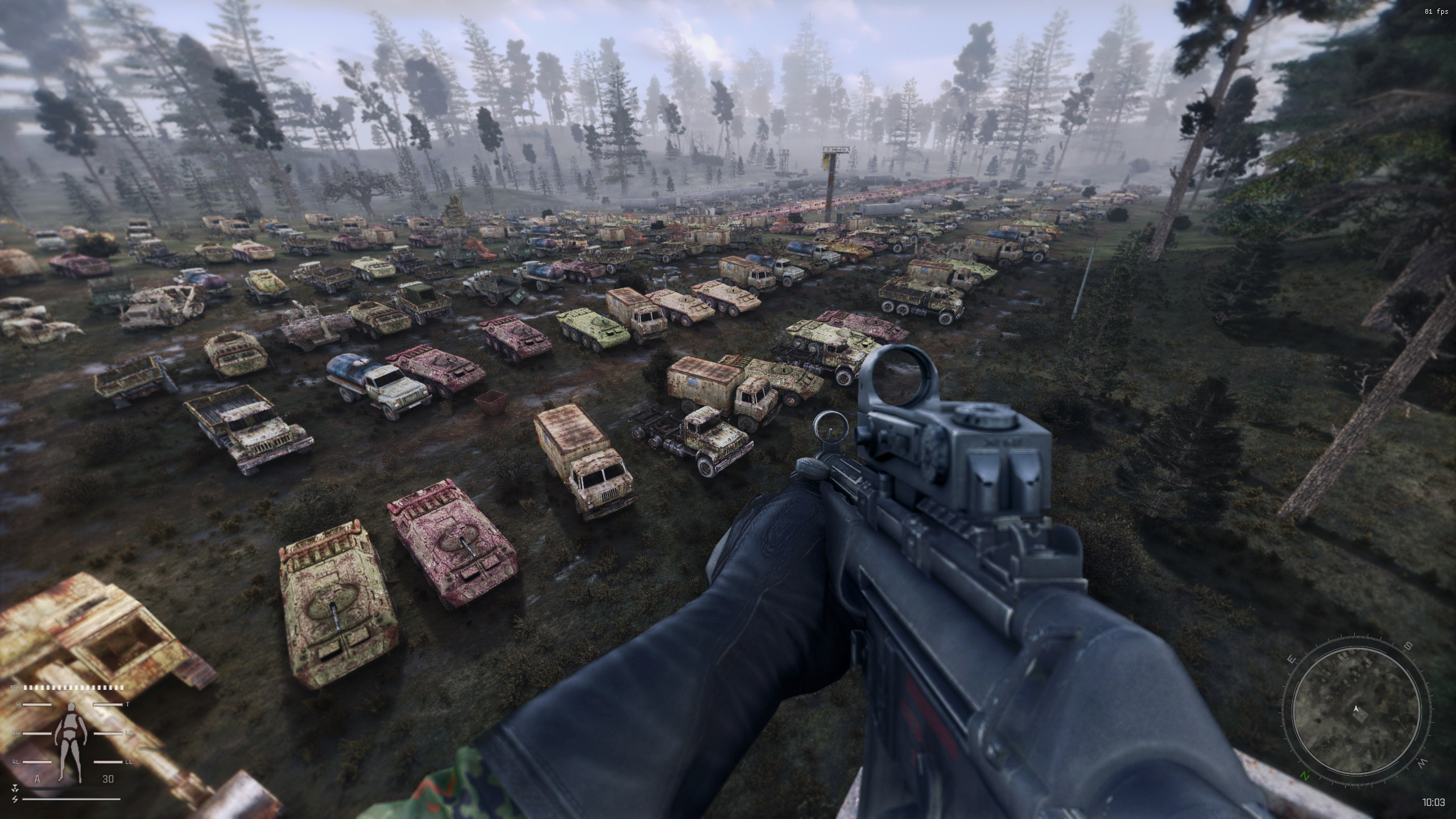Click the E marker on the compass ring
Image resolution: width=1456 pixels, height=819 pixels.
1291,659
